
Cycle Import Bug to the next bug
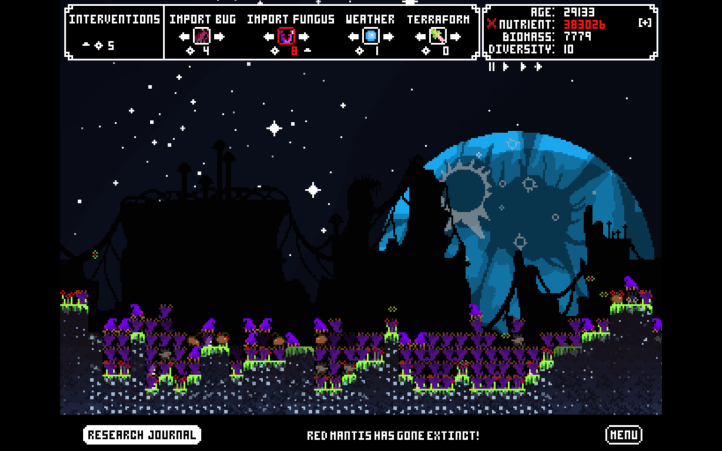pos(219,37)
